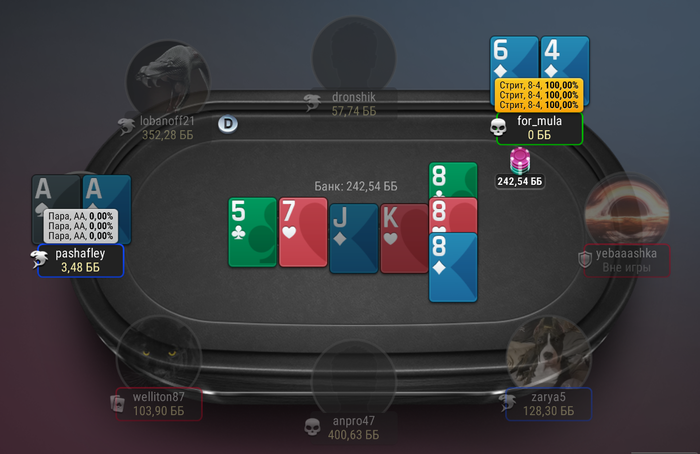Select welliton87's player name plate
Screen dimensions: 700x454
click(158, 404)
